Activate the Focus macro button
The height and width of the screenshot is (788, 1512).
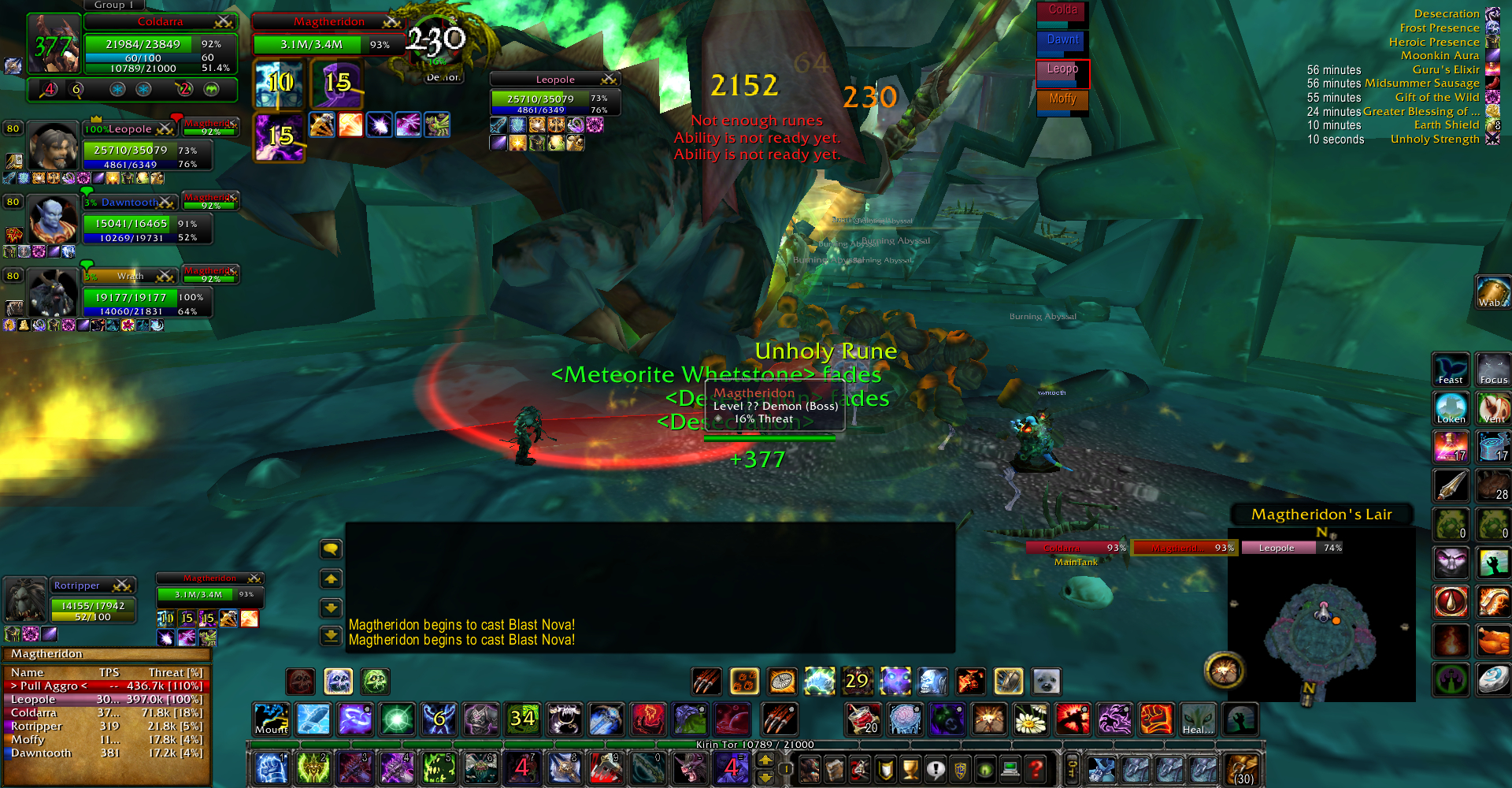click(x=1493, y=370)
